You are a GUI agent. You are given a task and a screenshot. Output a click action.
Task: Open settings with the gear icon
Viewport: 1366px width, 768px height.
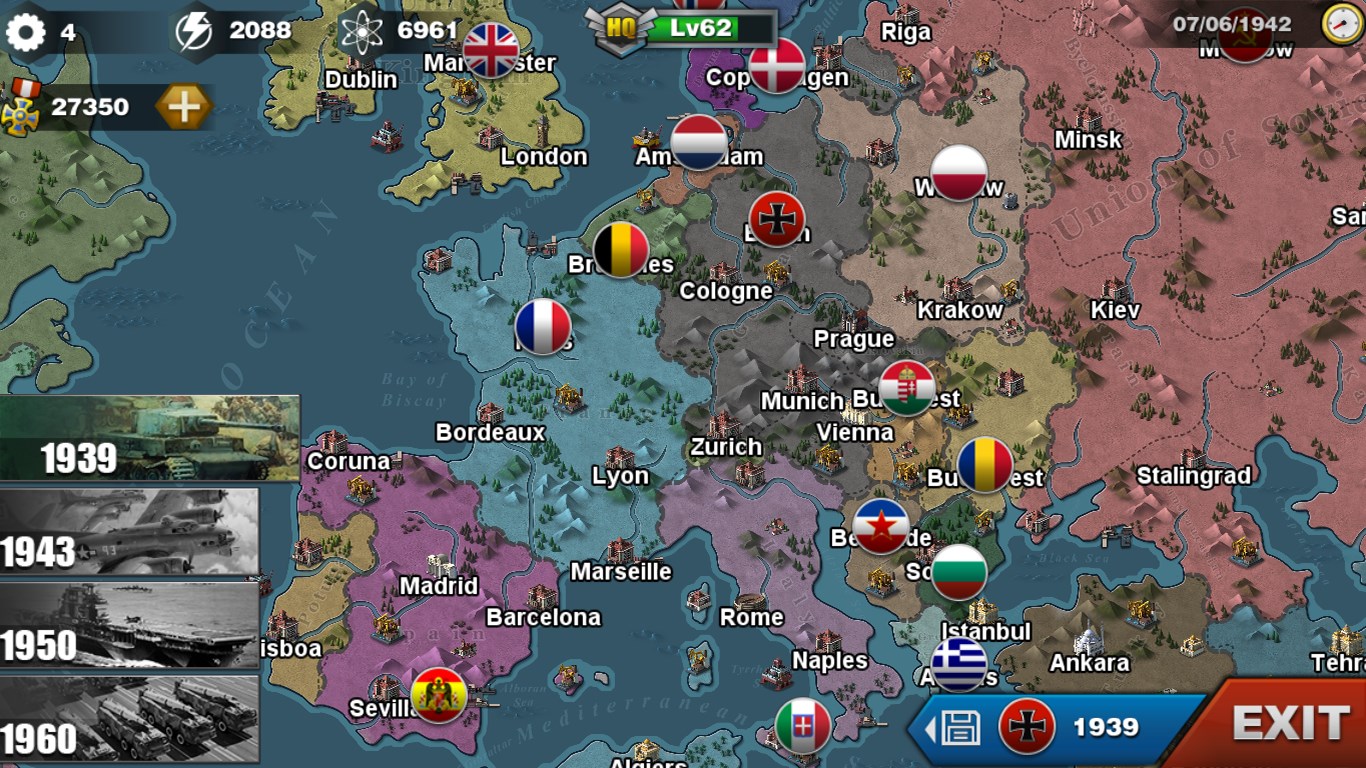pyautogui.click(x=26, y=32)
